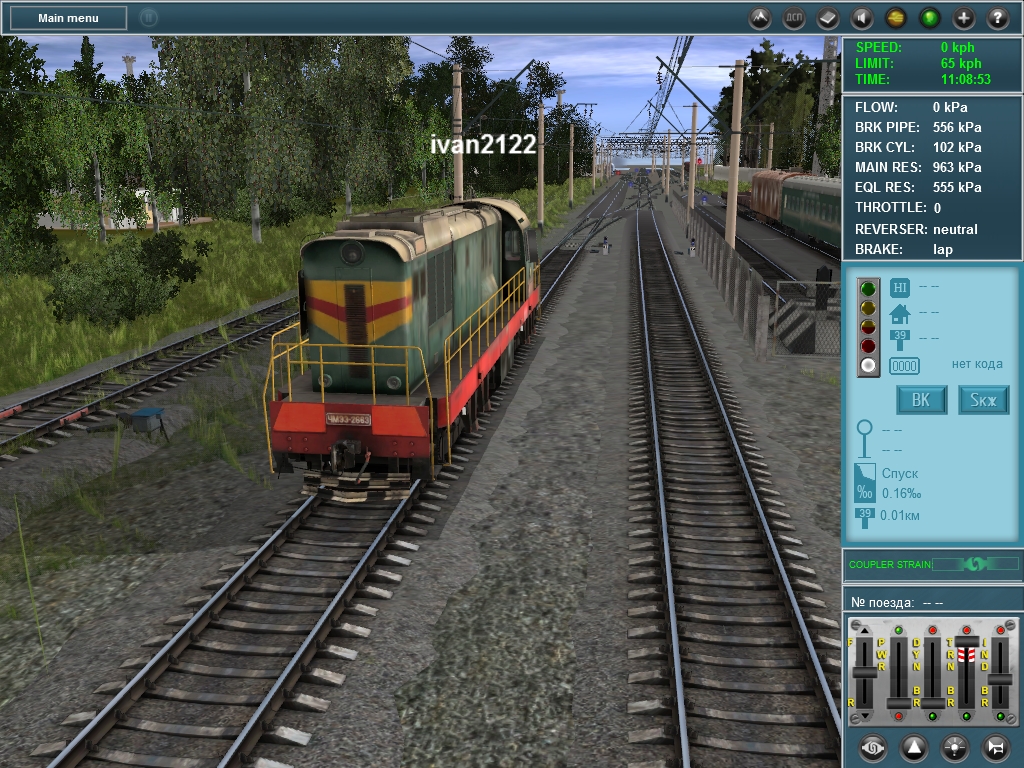Image resolution: width=1024 pixels, height=768 pixels.
Task: Click the reverser lever's down arrow
Action: tap(865, 715)
